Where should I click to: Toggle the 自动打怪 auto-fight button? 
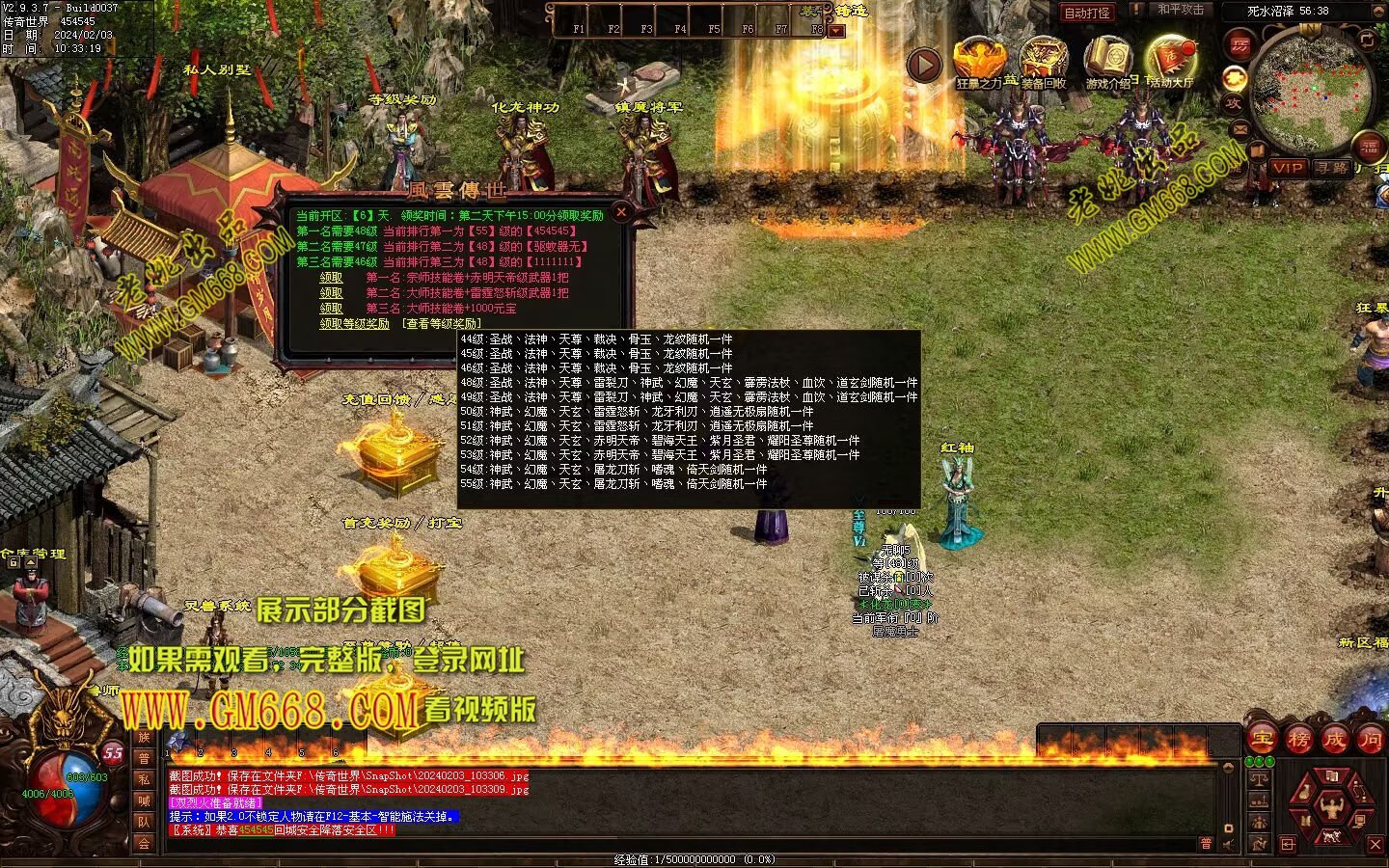point(1086,13)
